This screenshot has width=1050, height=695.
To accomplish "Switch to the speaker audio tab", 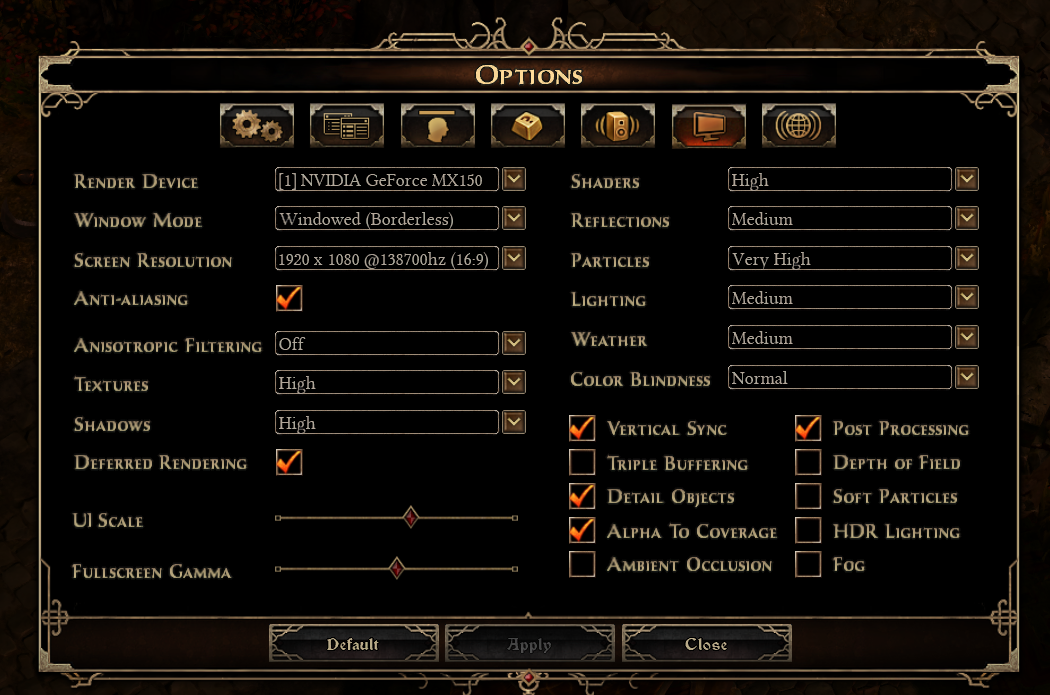I will coord(617,126).
